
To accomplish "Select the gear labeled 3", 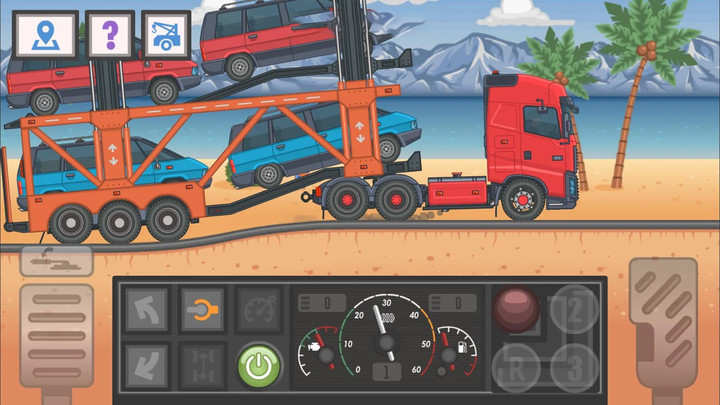I will (x=575, y=366).
